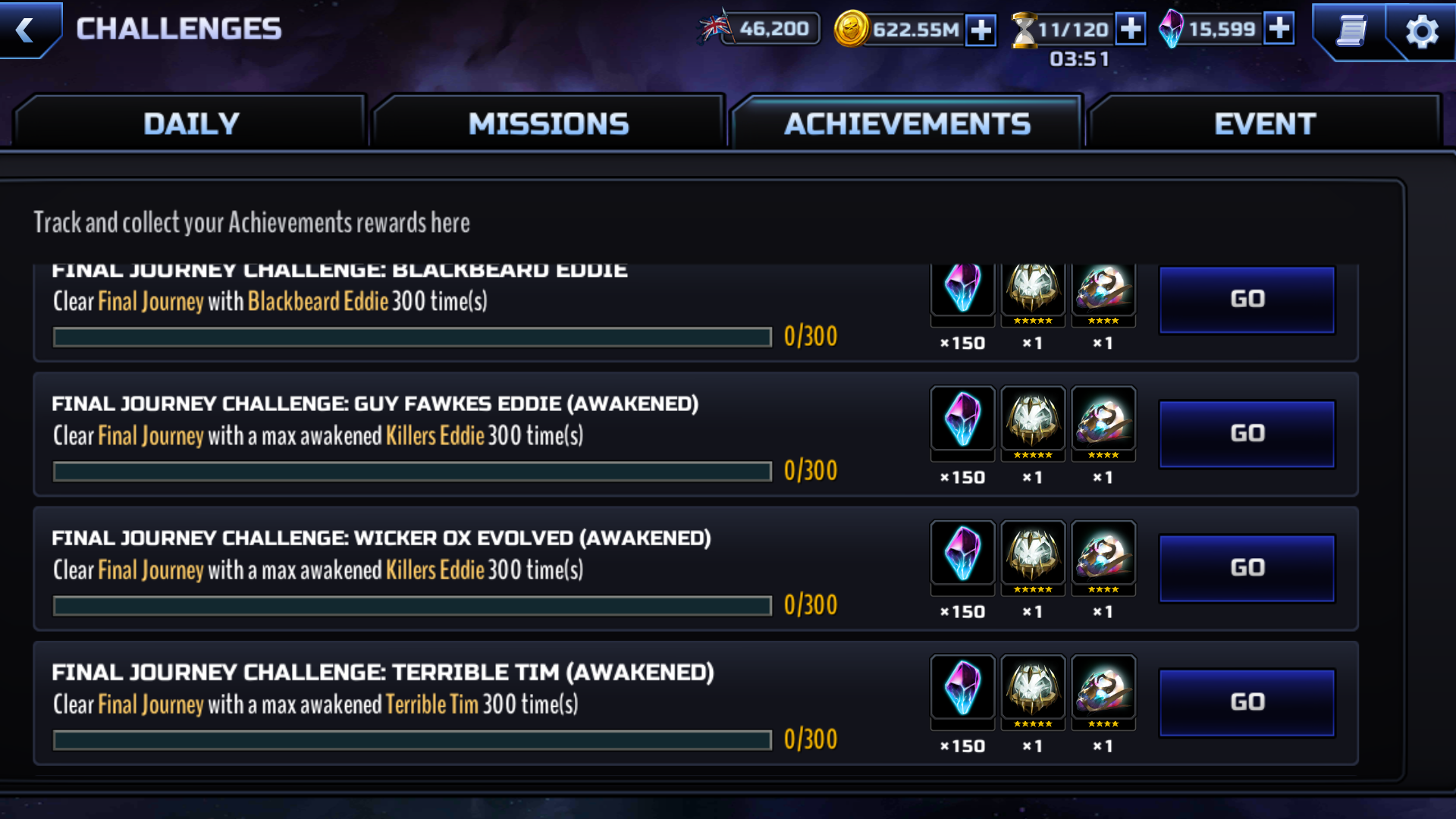
Task: Open the Missions tab
Action: click(548, 124)
